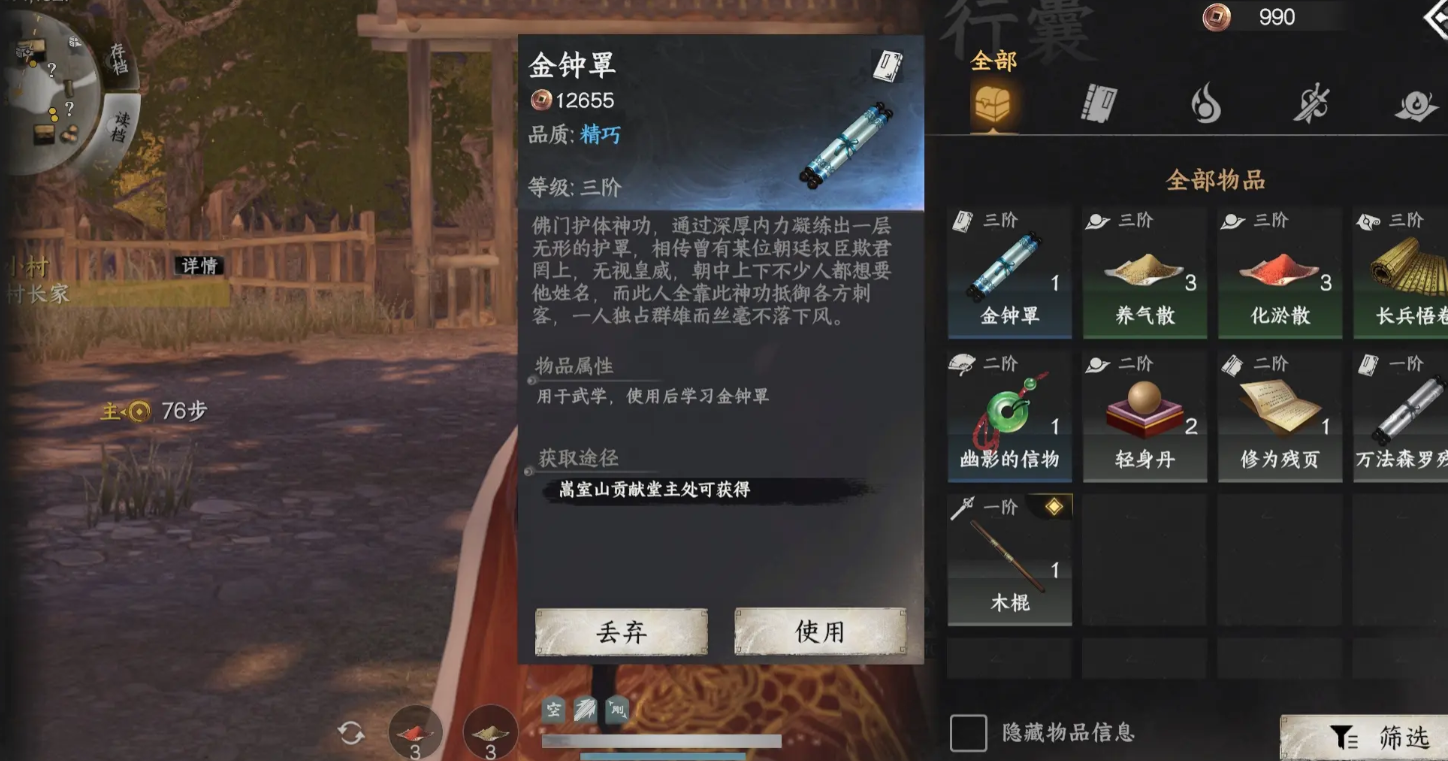1448x761 pixels.
Task: Pick the 轻身丹 pill slot
Action: 1145,416
